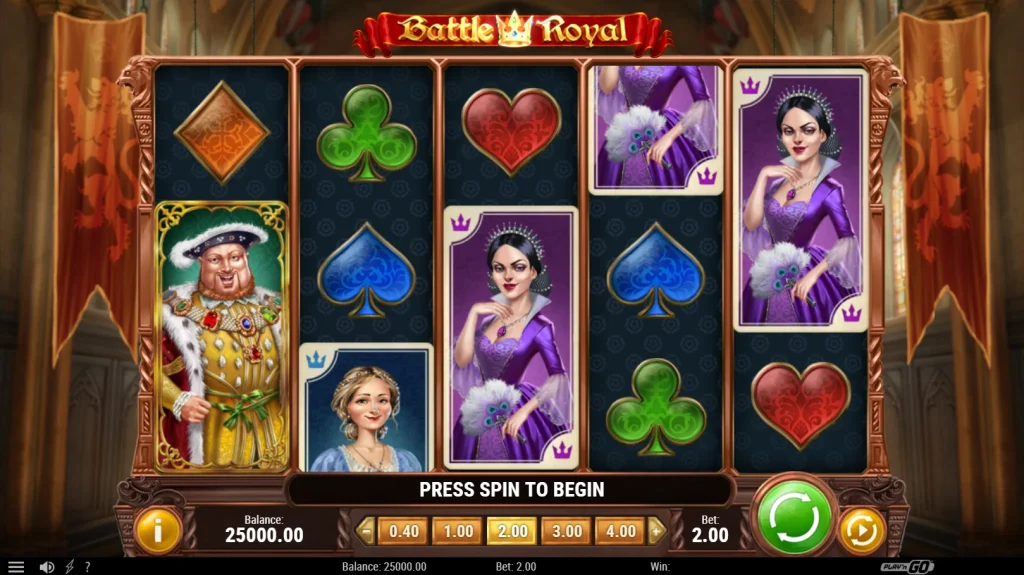The width and height of the screenshot is (1024, 575).
Task: Switch the bet to 4.00
Action: click(620, 531)
